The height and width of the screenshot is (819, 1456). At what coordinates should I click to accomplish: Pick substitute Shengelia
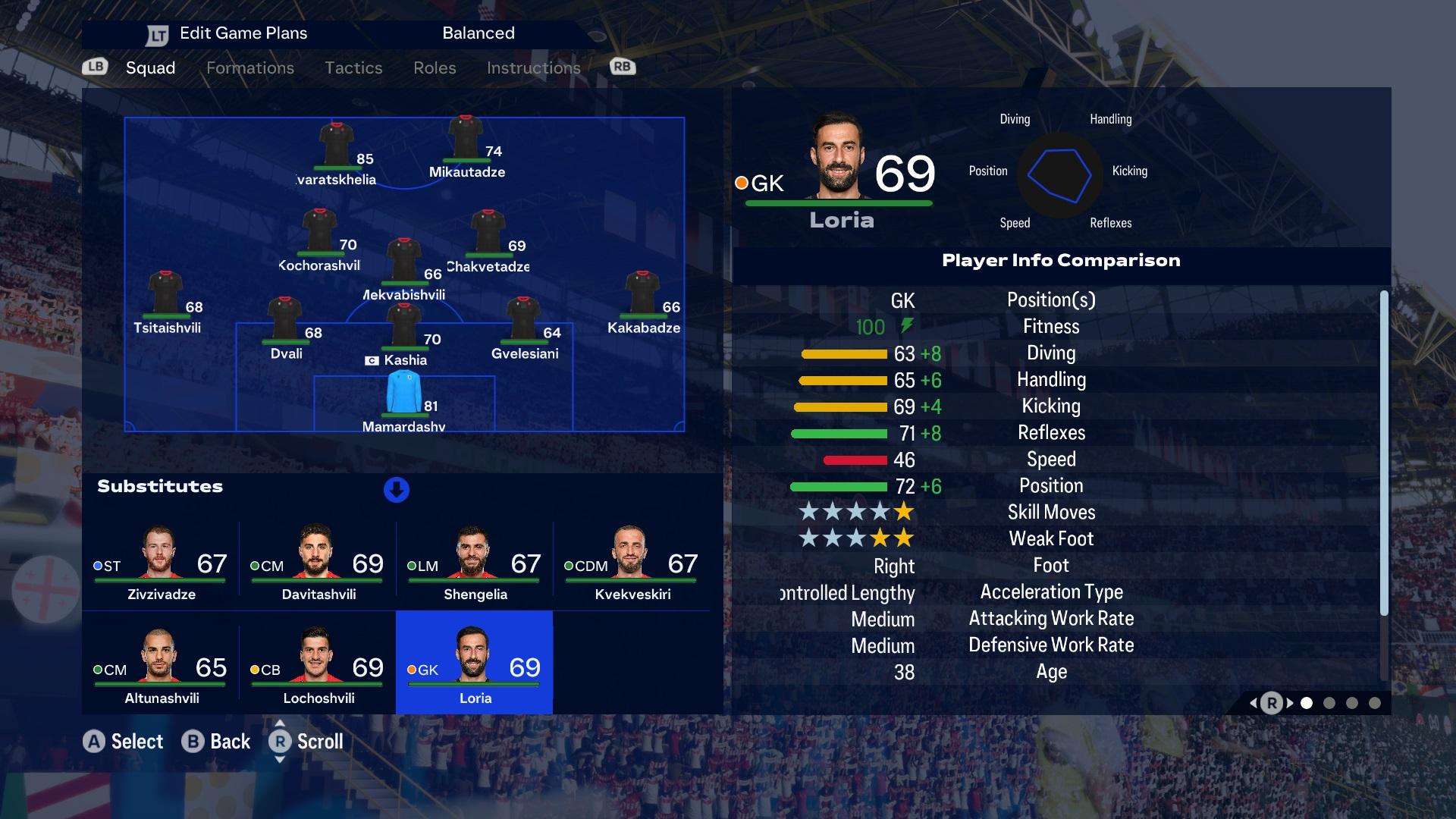[475, 561]
